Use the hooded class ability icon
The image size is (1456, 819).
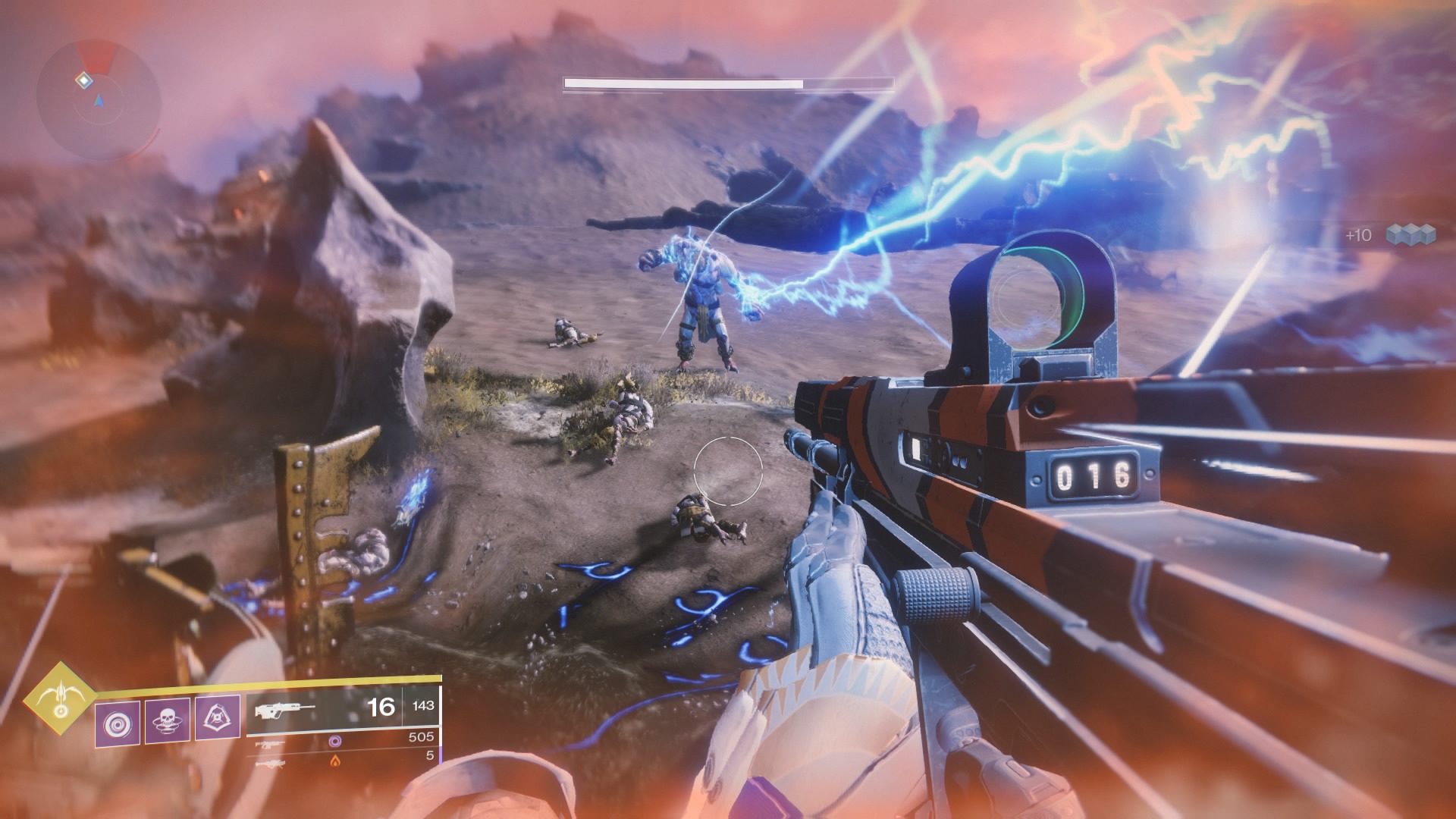tap(218, 718)
